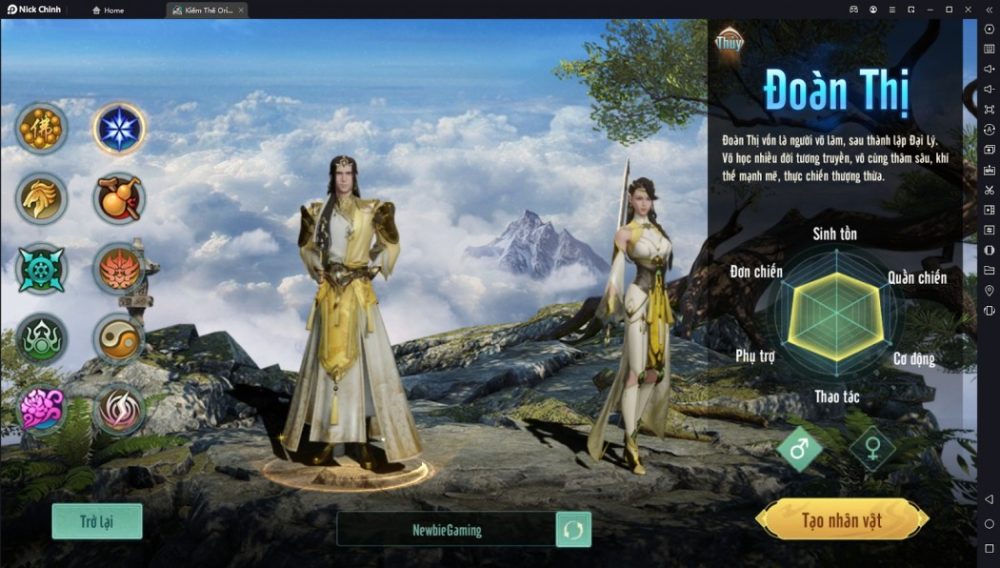Pick the yin-yang faction icon
This screenshot has height=568, width=1000.
[120, 339]
